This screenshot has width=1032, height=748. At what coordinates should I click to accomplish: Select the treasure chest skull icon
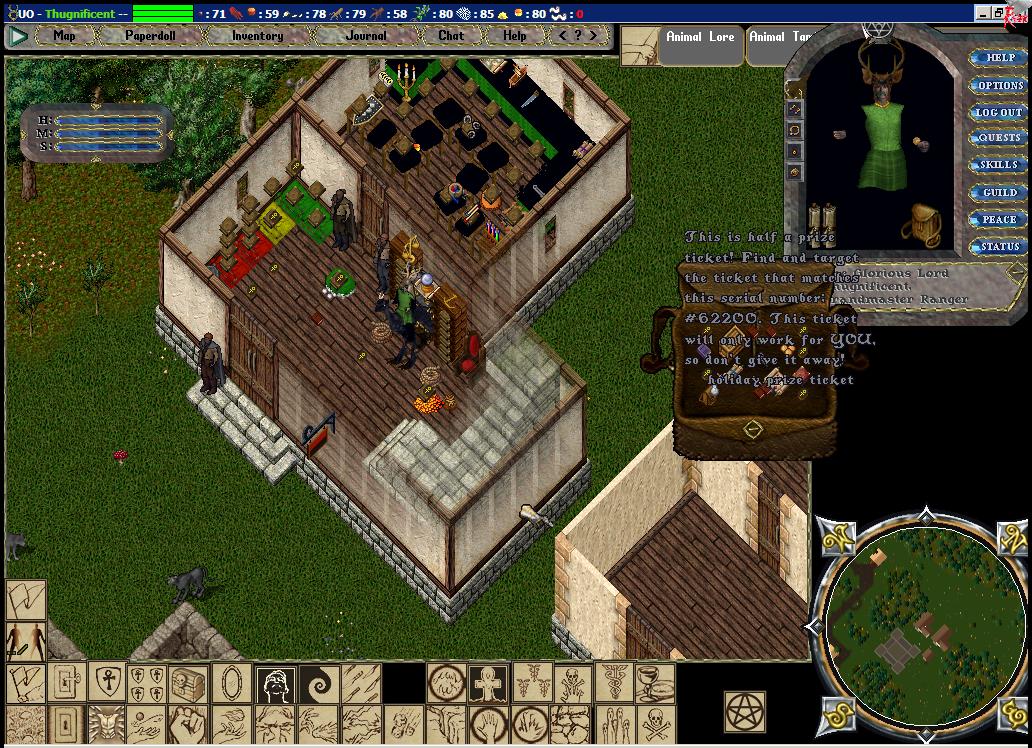click(x=189, y=684)
